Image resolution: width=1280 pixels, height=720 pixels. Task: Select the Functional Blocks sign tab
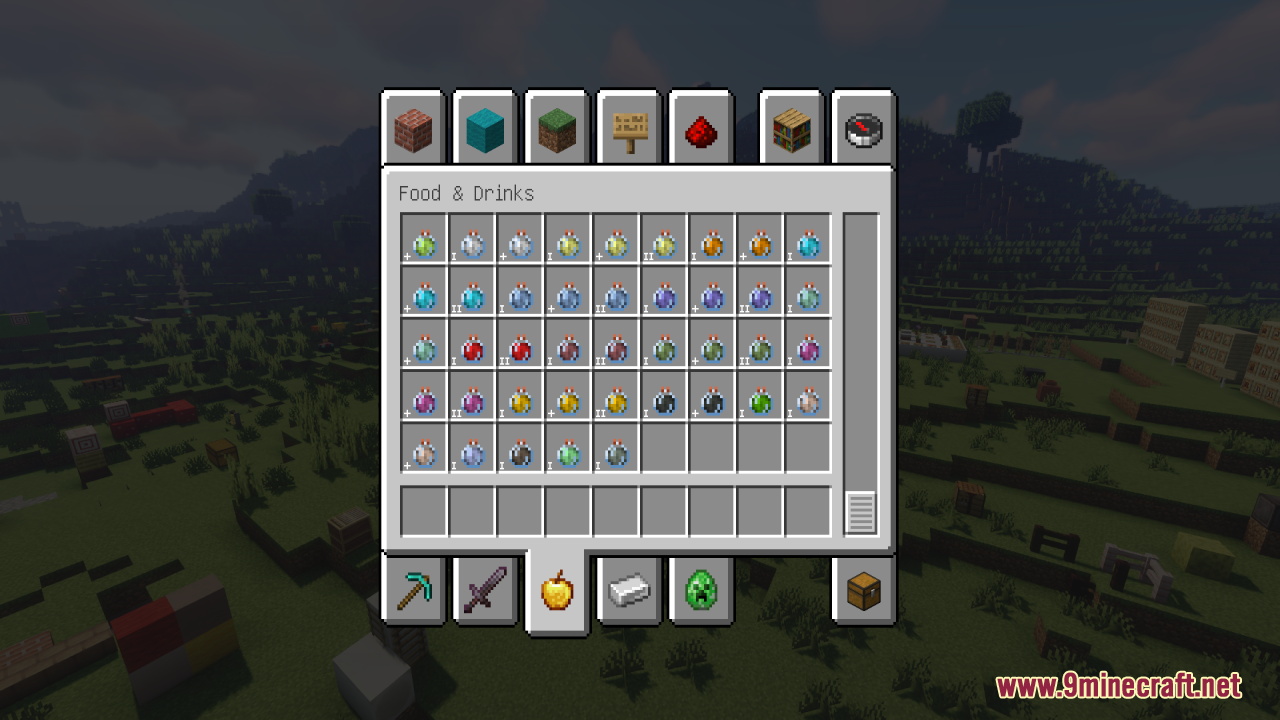tap(629, 128)
